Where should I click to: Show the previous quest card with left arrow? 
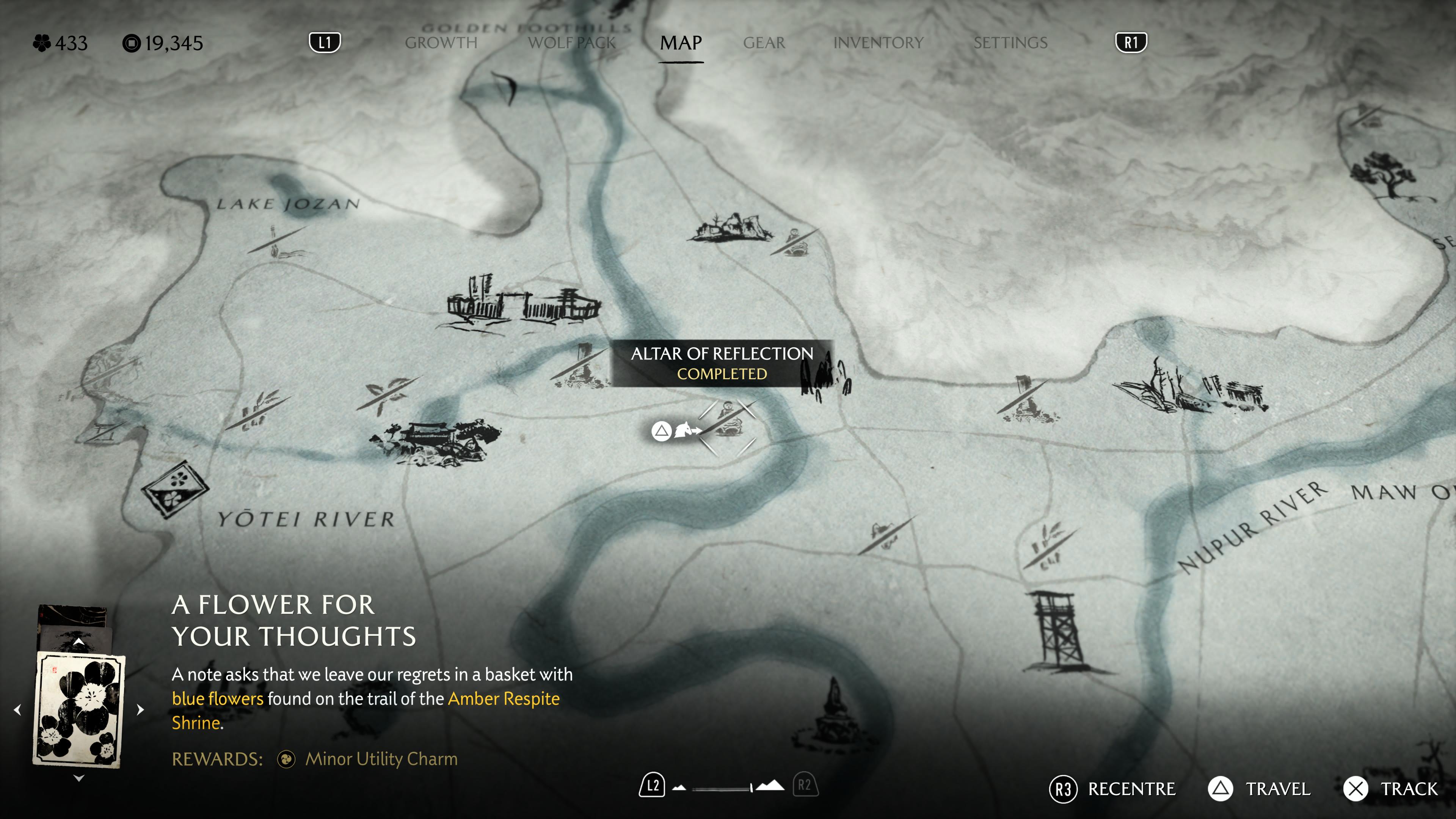pos(17,709)
